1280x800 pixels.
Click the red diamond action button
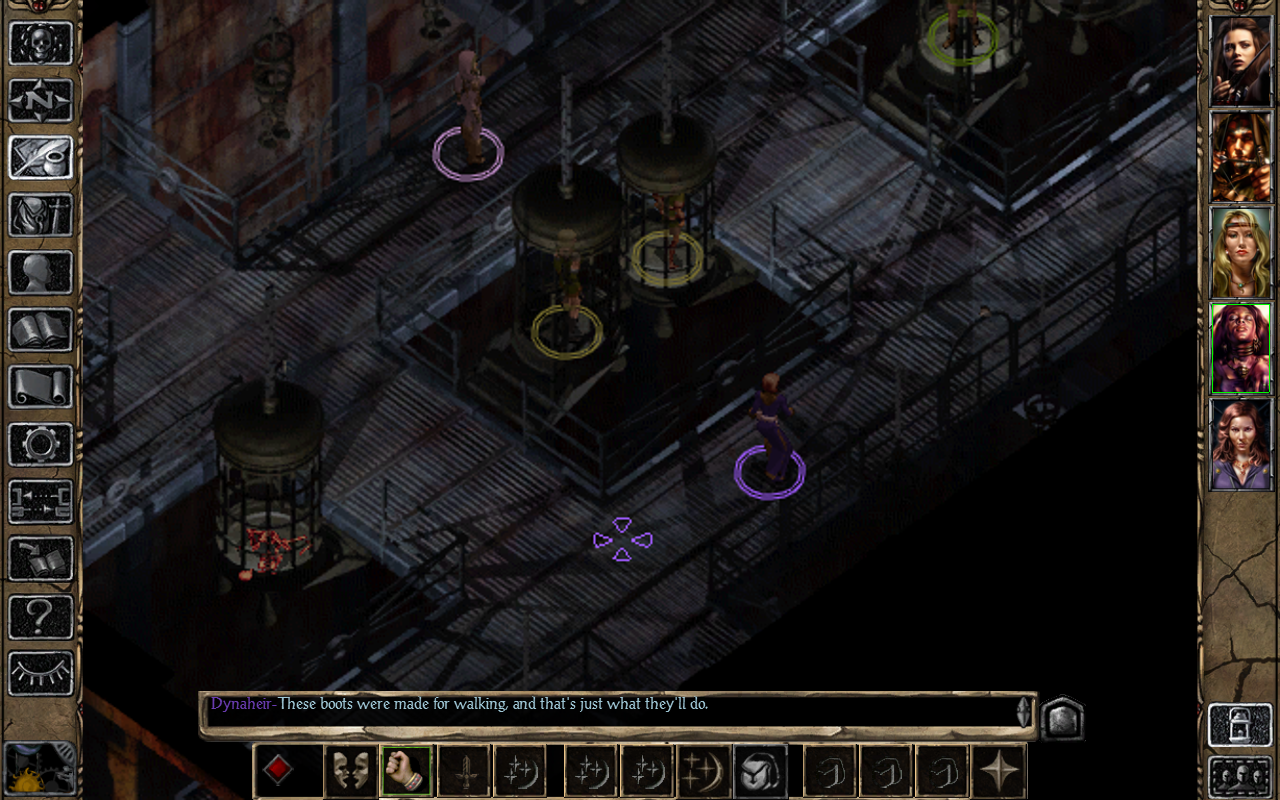[278, 771]
